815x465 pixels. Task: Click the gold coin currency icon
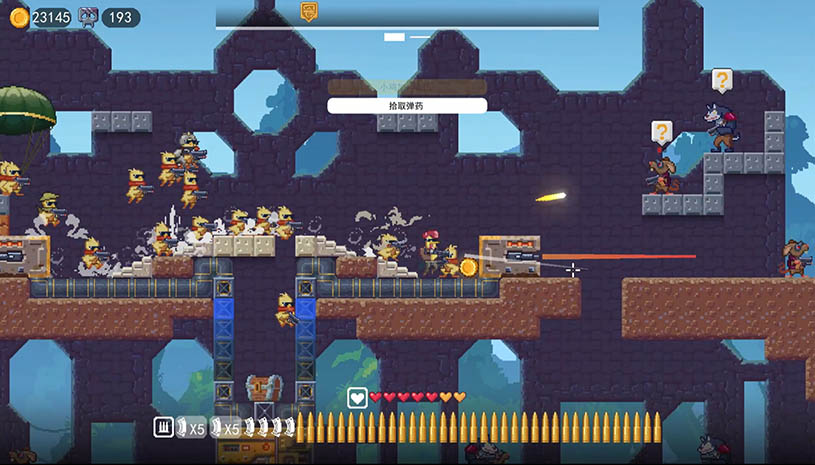18,17
